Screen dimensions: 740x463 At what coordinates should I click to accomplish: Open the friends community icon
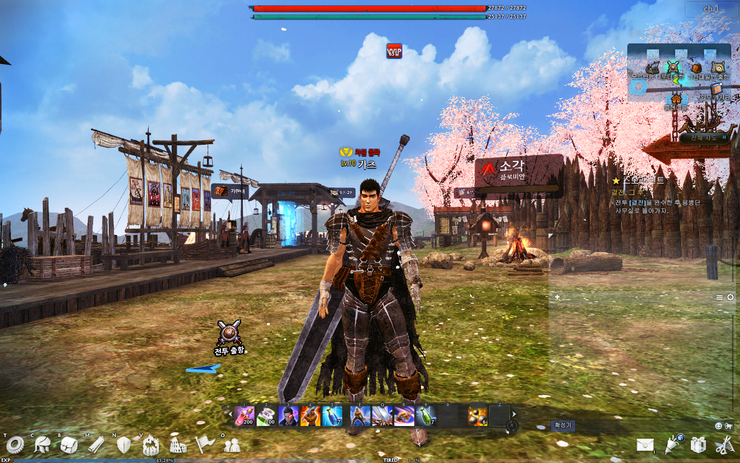tap(231, 444)
